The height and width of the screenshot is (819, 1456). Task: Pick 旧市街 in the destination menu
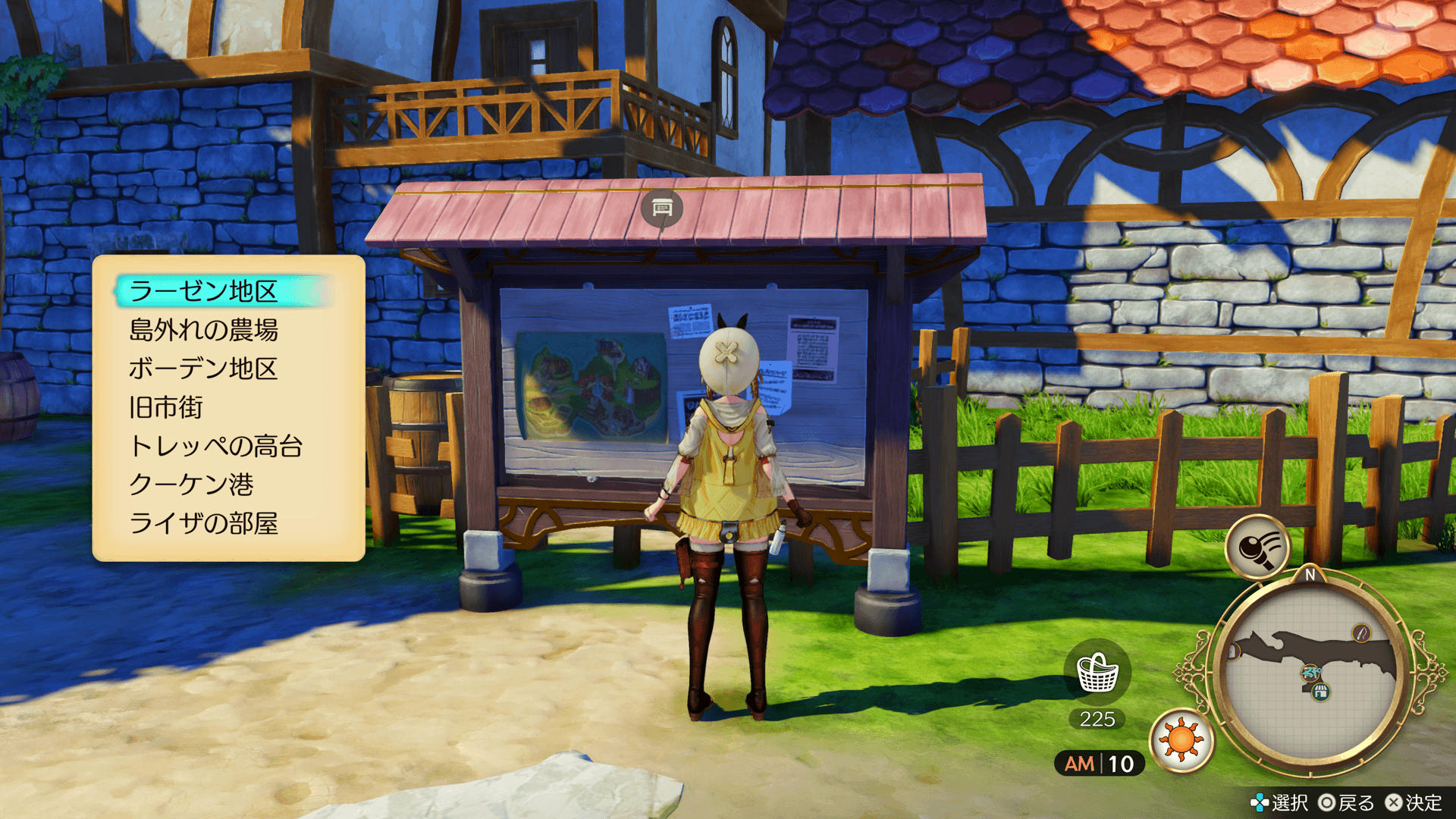[166, 407]
